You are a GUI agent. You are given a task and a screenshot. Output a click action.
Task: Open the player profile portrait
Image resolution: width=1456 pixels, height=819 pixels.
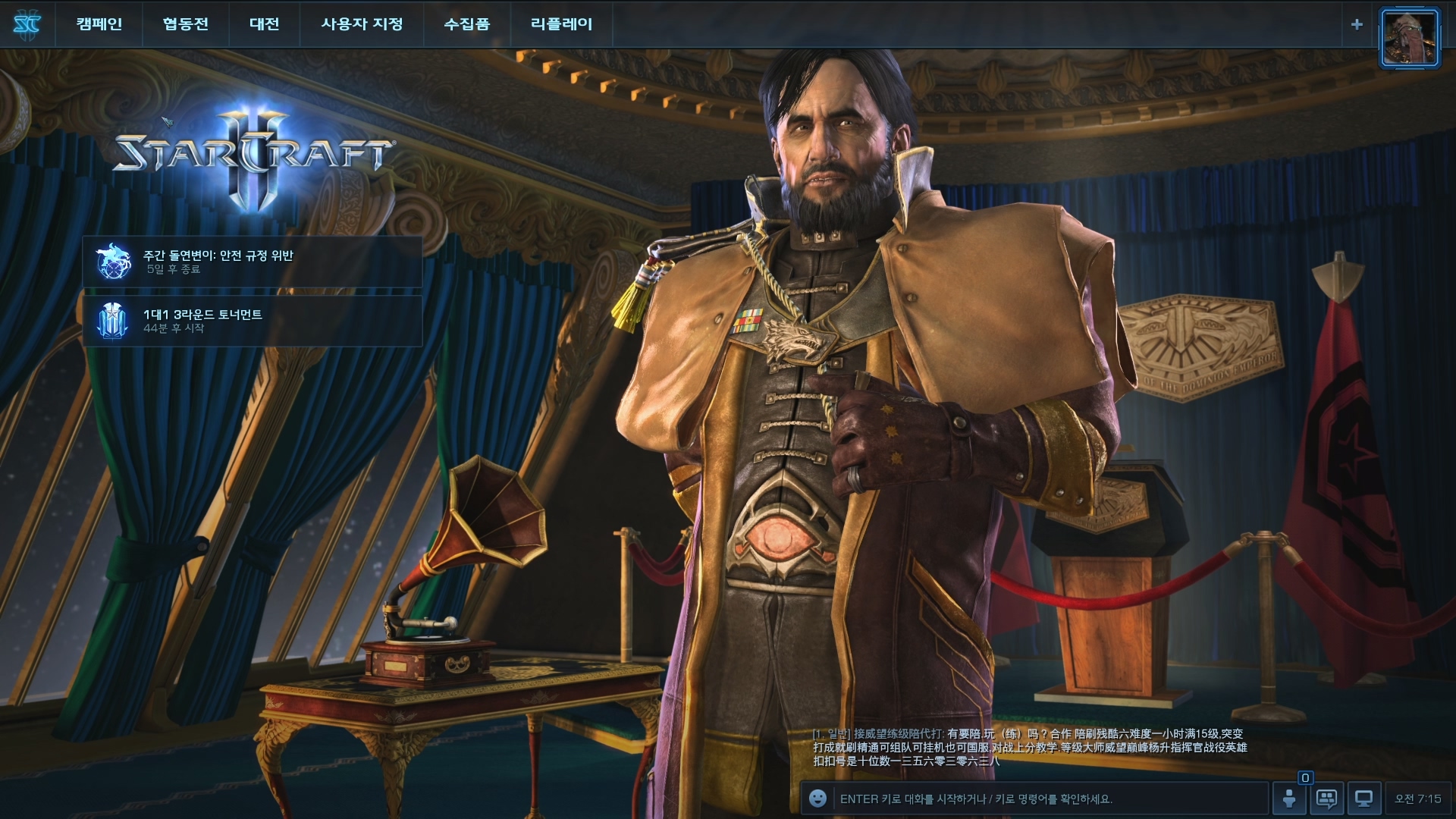click(1409, 38)
